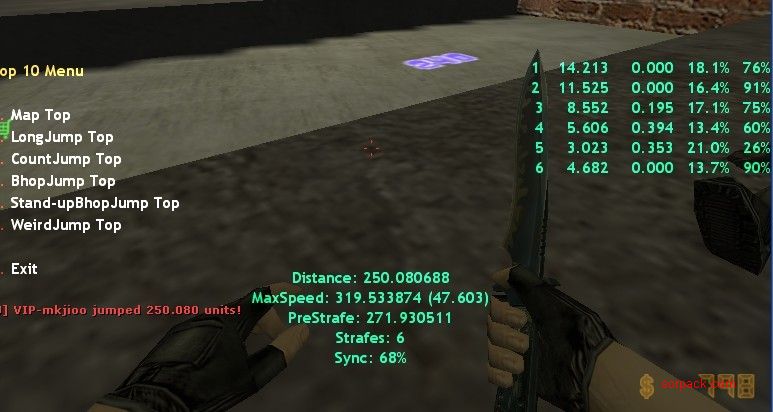The image size is (773, 412).
Task: Open the Map Top list
Action: (x=40, y=115)
